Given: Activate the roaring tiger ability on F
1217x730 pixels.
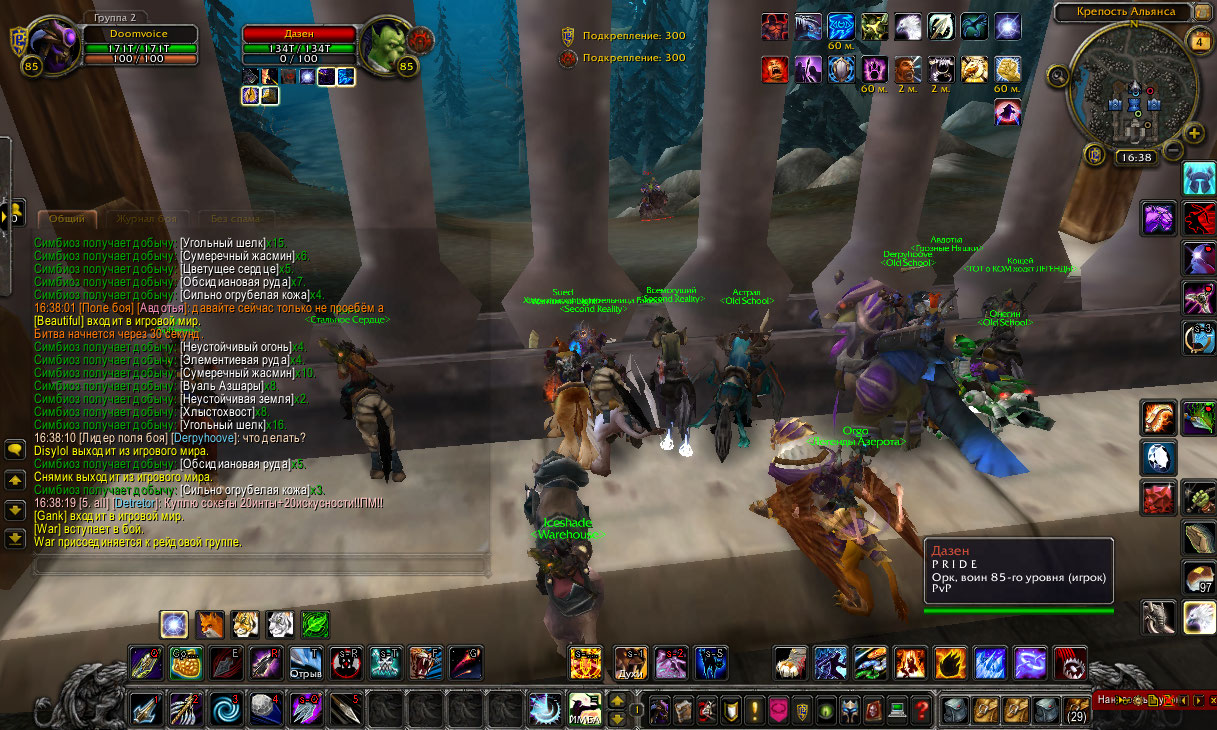Looking at the screenshot, I should point(426,662).
